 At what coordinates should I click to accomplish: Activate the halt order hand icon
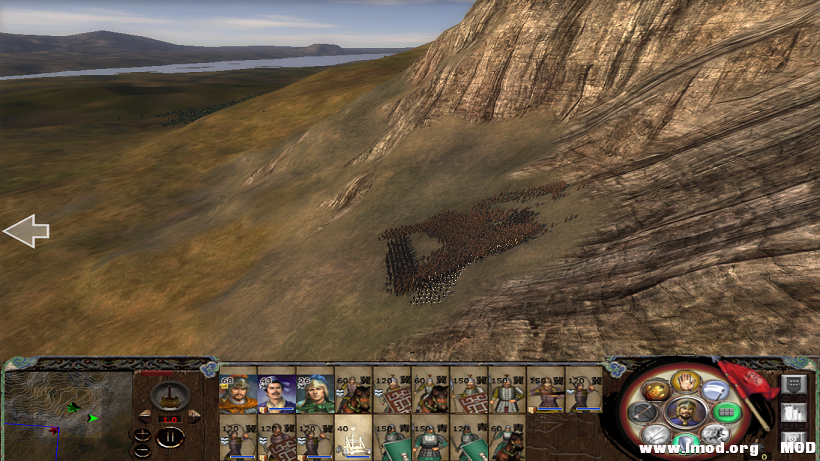point(684,382)
